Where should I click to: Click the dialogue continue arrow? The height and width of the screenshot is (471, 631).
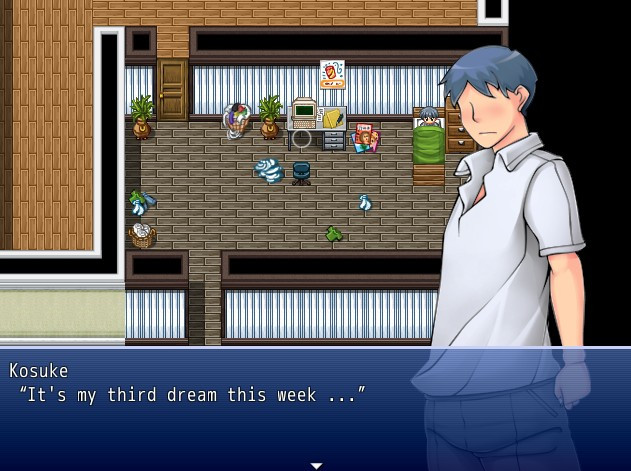coord(316,465)
